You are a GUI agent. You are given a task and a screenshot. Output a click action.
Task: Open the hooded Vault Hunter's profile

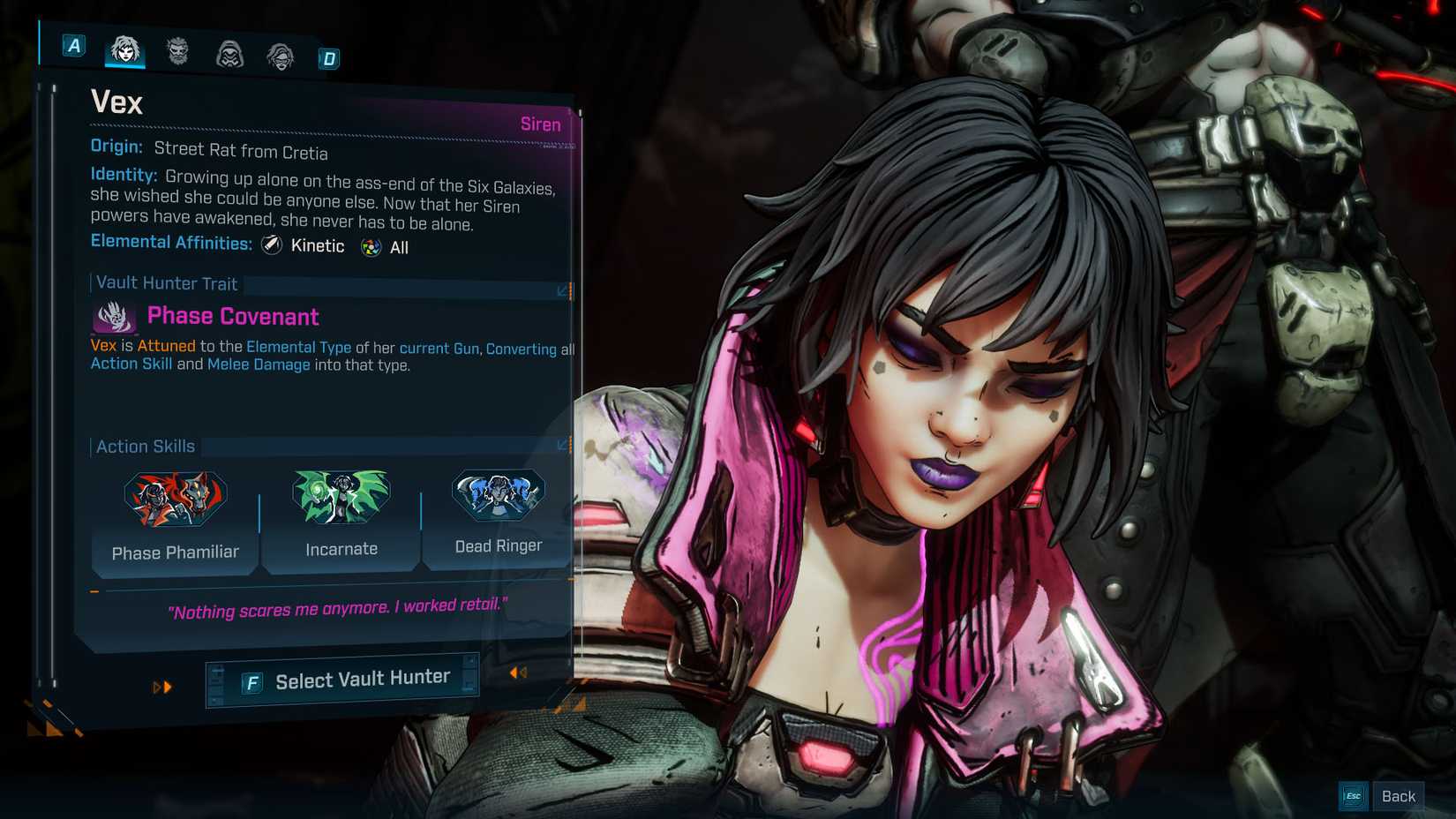pyautogui.click(x=229, y=54)
